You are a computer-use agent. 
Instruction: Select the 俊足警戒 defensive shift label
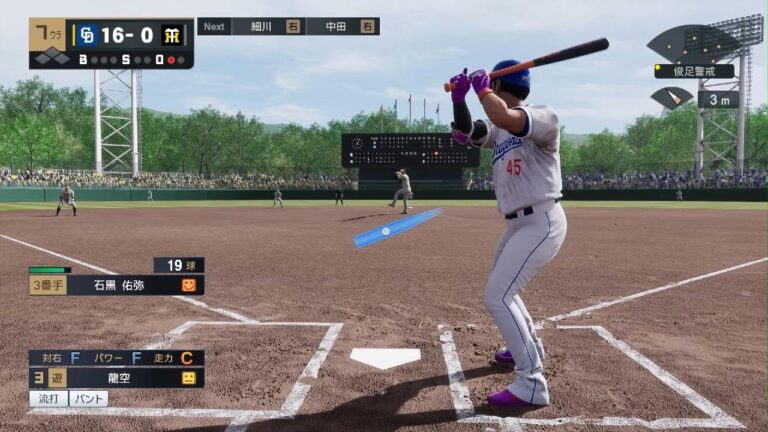[694, 71]
